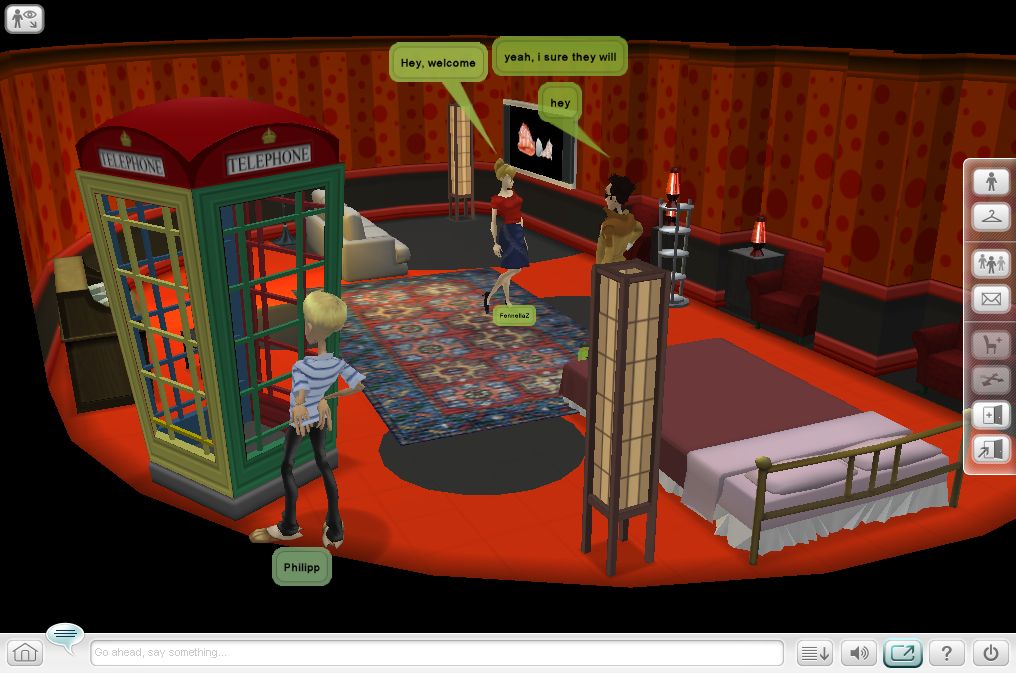Click the add furniture chair button
Image resolution: width=1016 pixels, height=673 pixels.
tap(991, 345)
